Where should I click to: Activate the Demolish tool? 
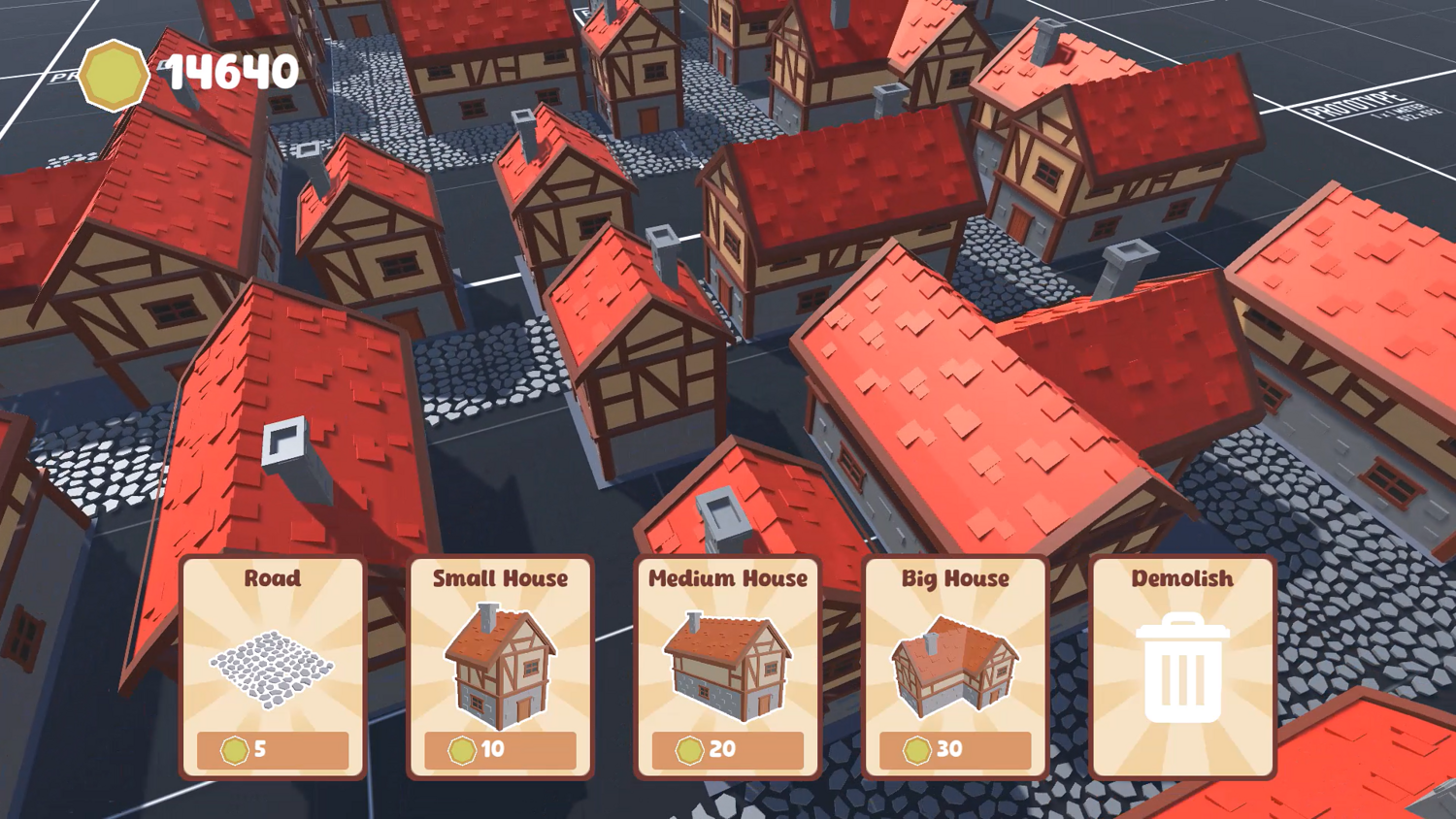(1182, 668)
